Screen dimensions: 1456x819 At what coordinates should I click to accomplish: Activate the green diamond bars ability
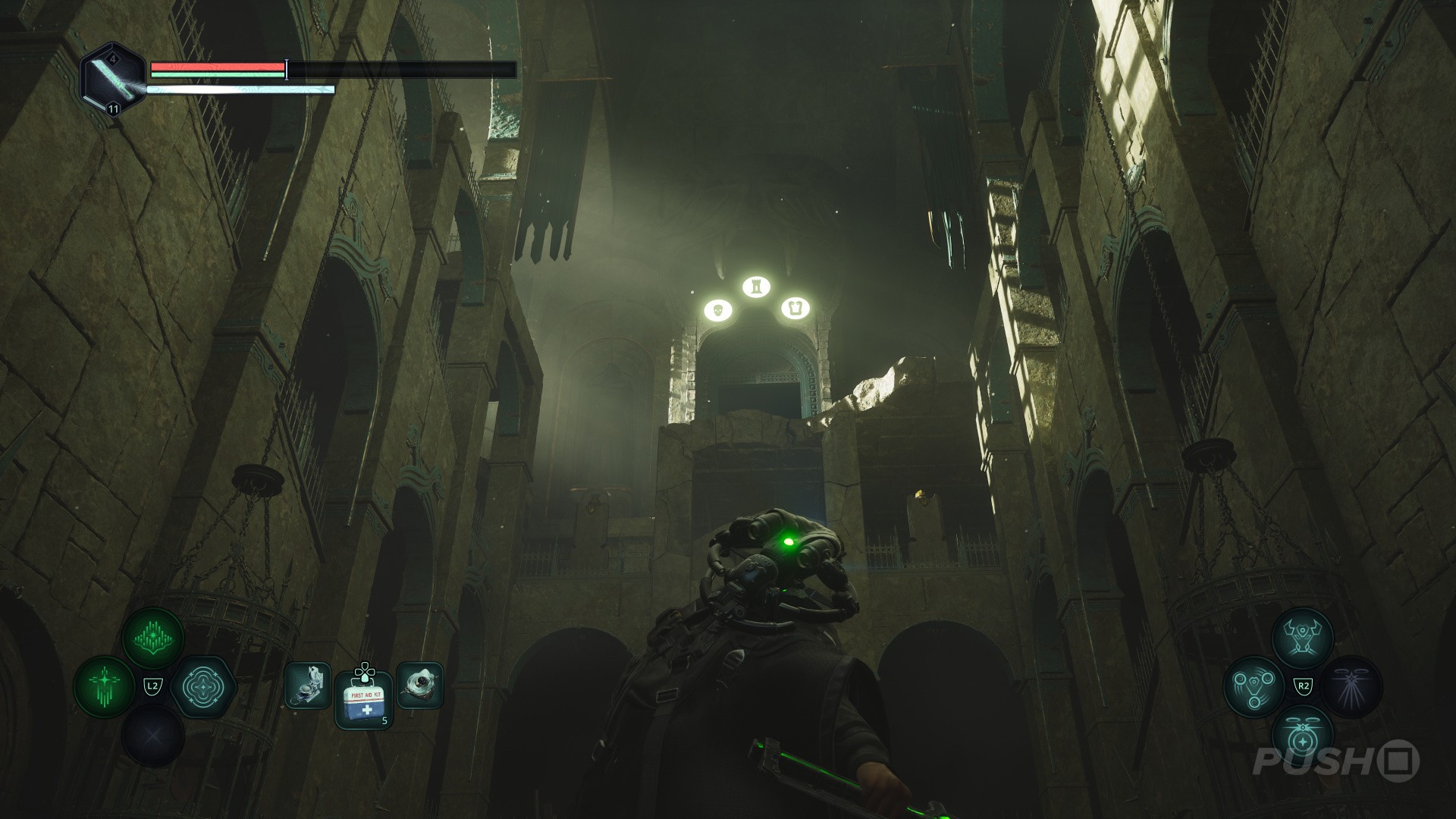153,639
